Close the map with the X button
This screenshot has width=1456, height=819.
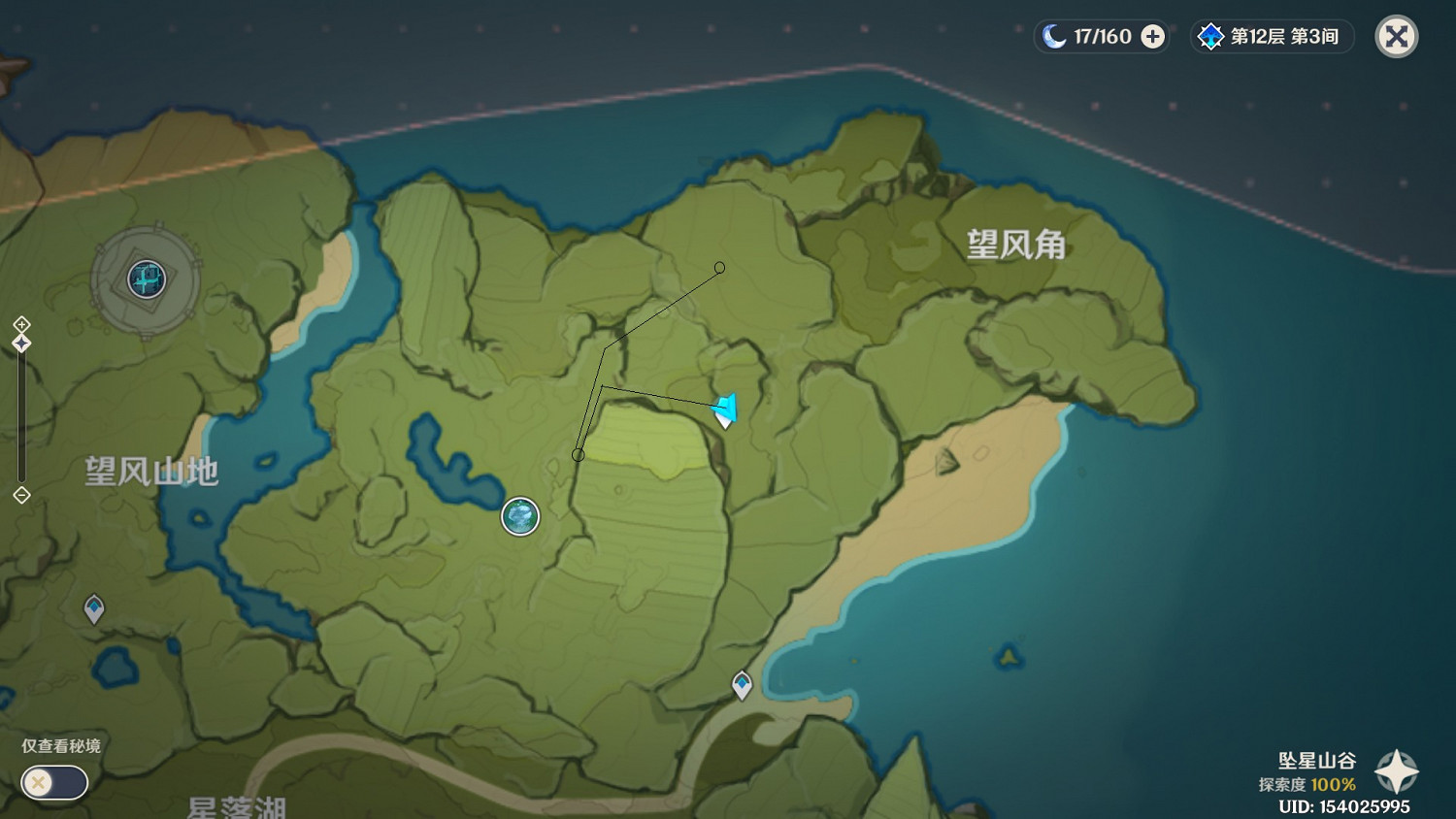(x=1395, y=36)
